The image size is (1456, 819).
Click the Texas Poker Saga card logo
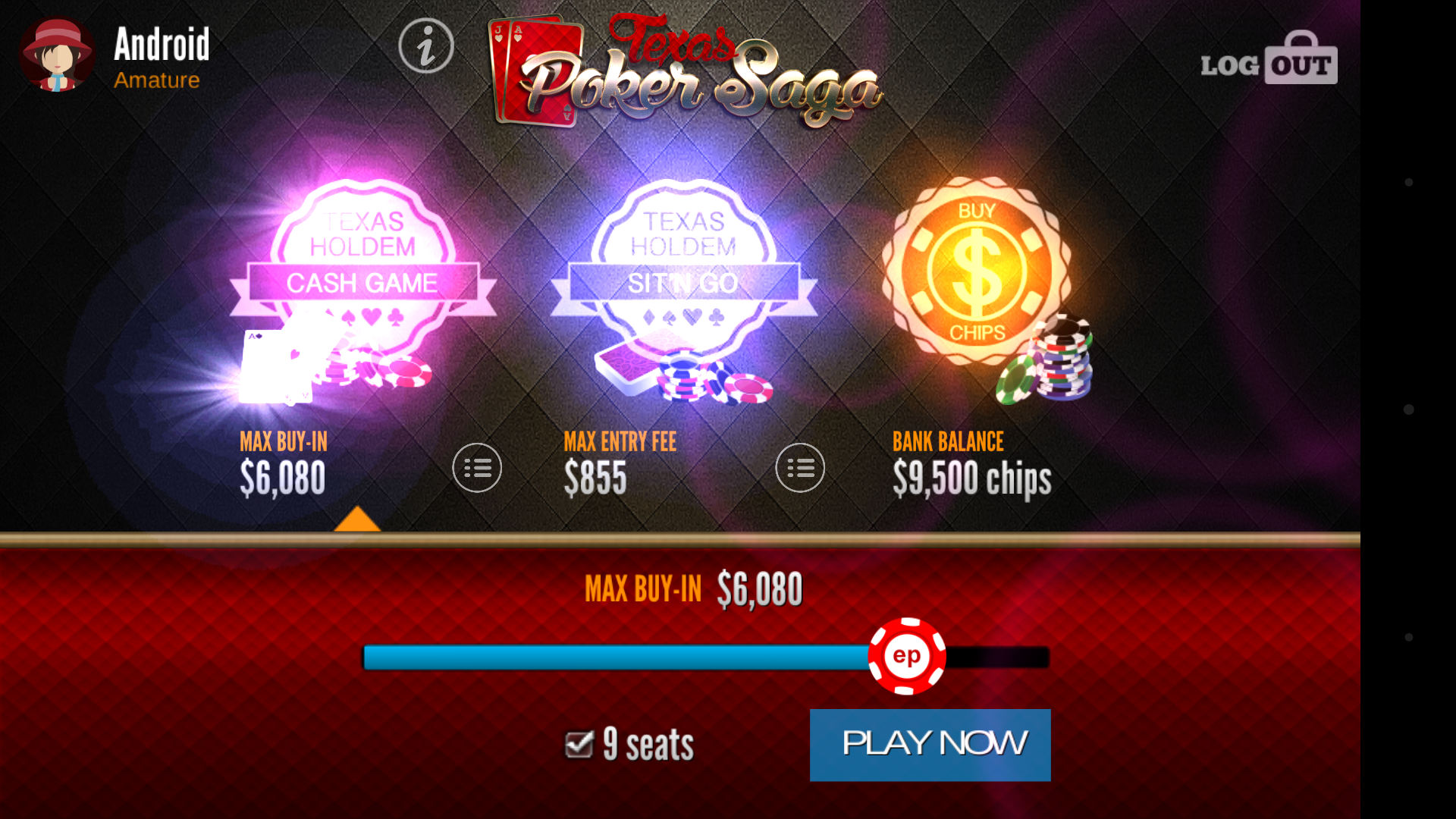pos(686,68)
